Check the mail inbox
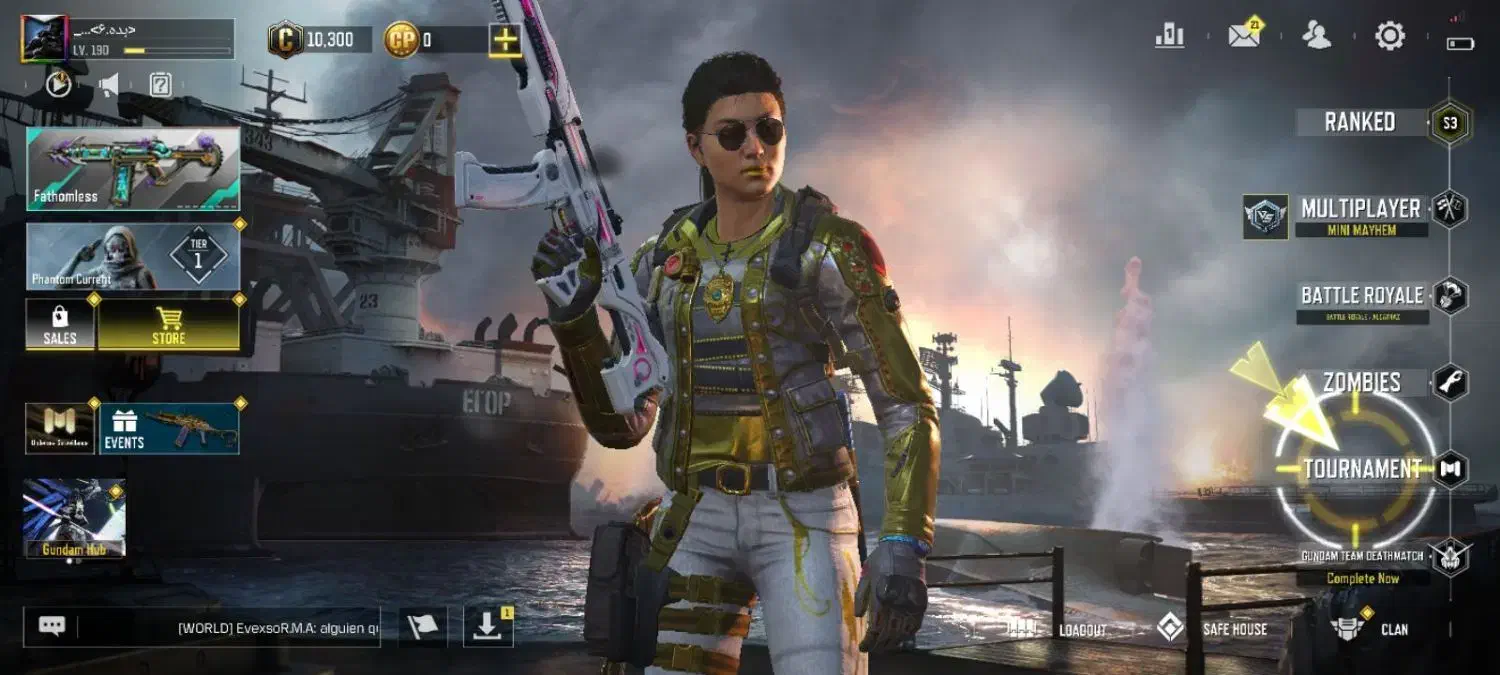The width and height of the screenshot is (1500, 675). [x=1243, y=36]
